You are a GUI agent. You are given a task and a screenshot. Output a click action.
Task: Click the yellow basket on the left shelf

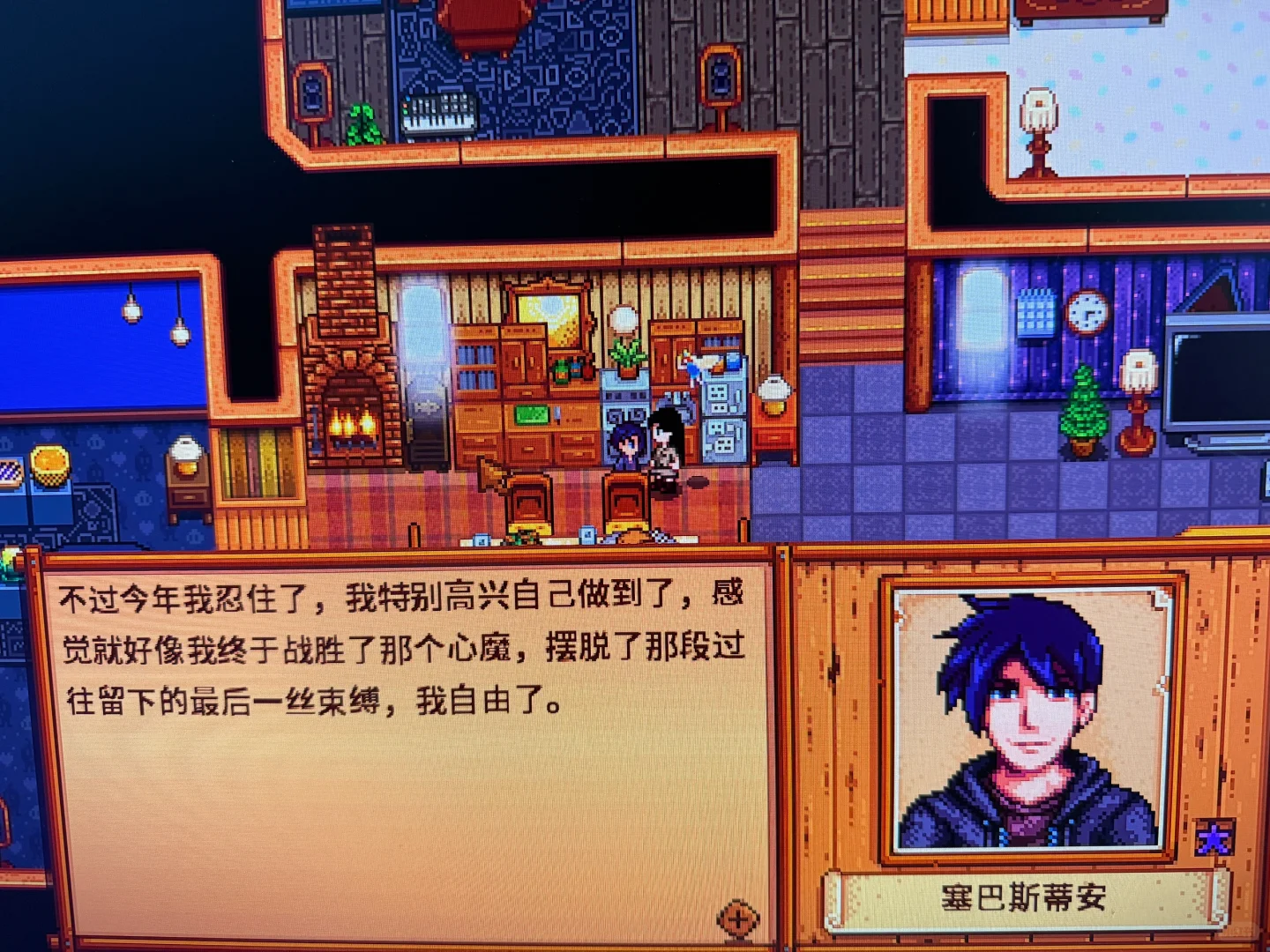tap(51, 463)
